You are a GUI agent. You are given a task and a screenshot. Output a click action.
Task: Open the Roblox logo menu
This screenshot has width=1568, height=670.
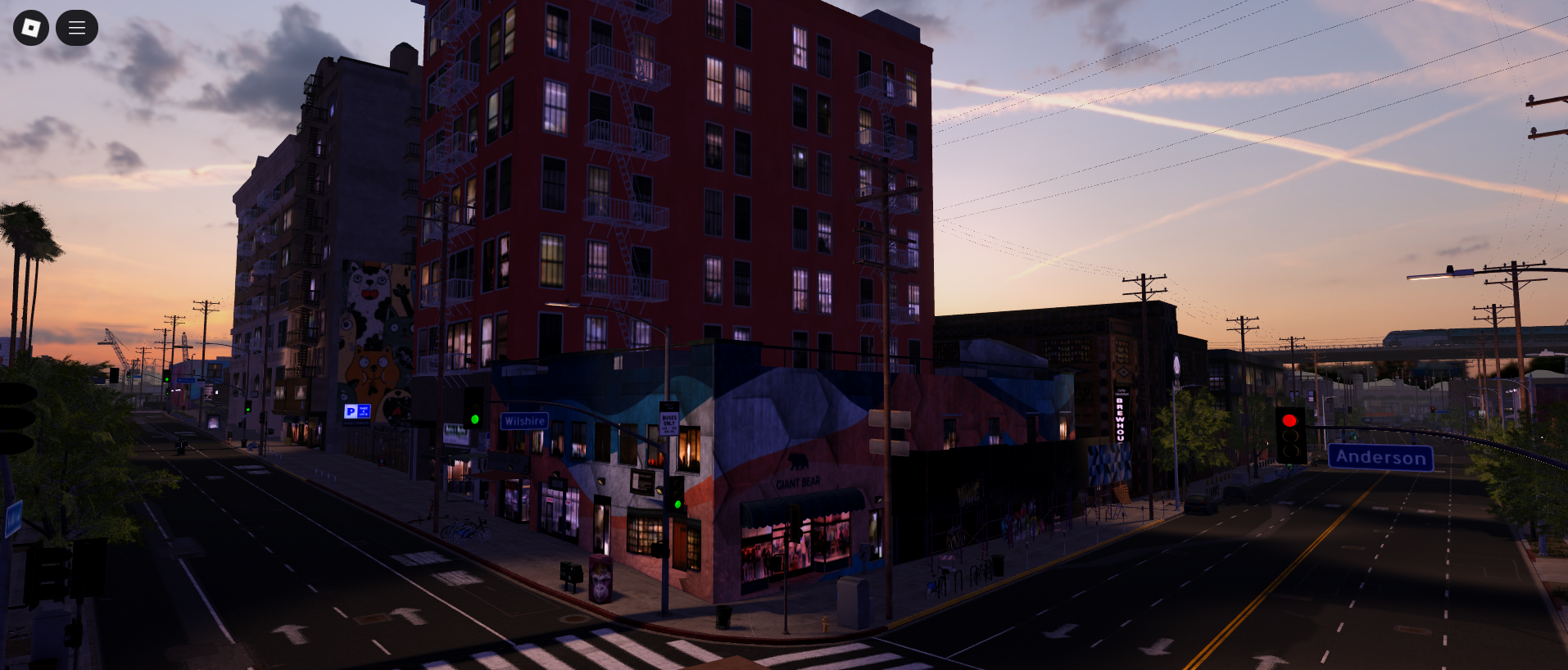[x=31, y=28]
